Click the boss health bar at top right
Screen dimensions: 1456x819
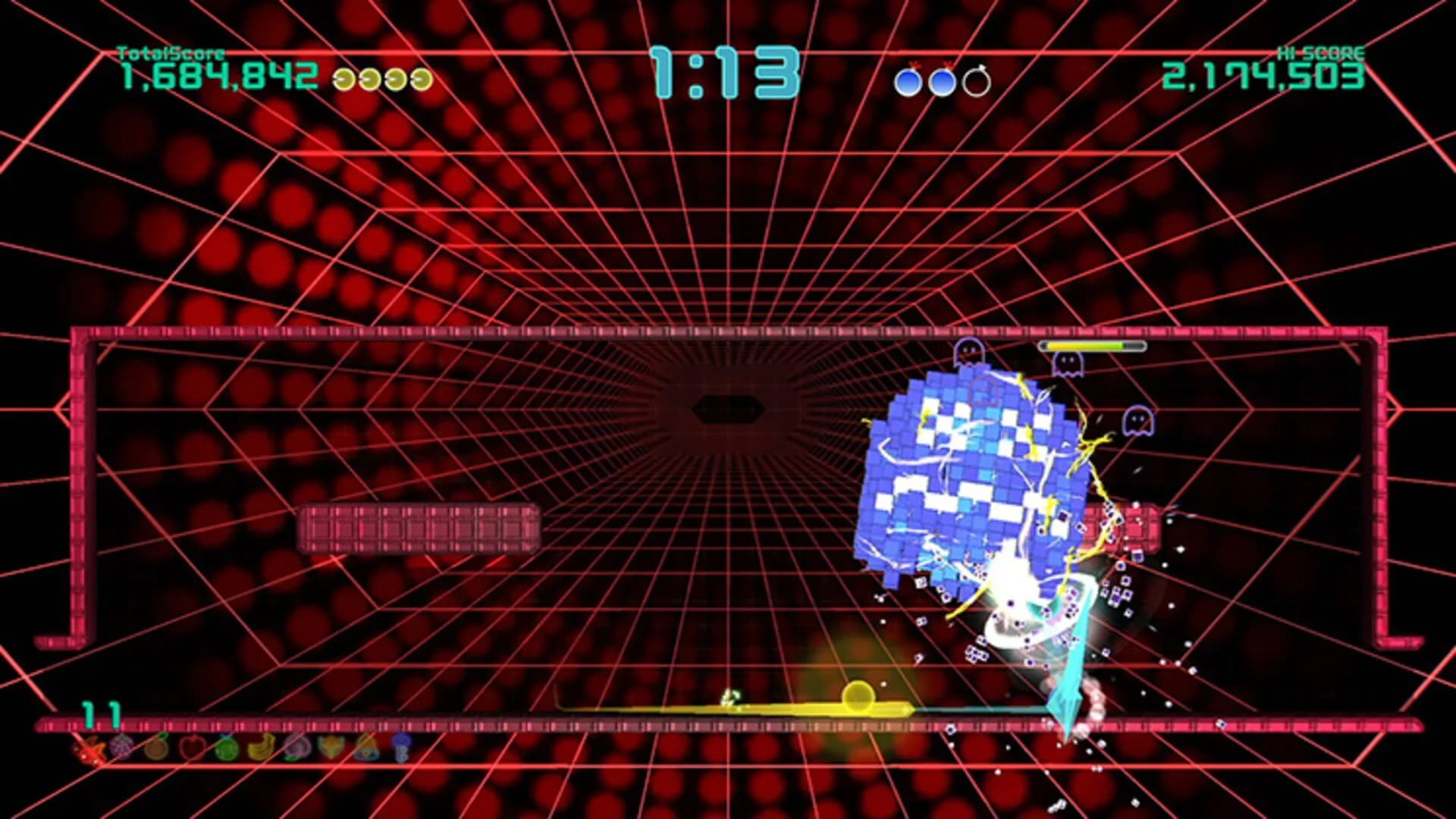pos(1094,346)
